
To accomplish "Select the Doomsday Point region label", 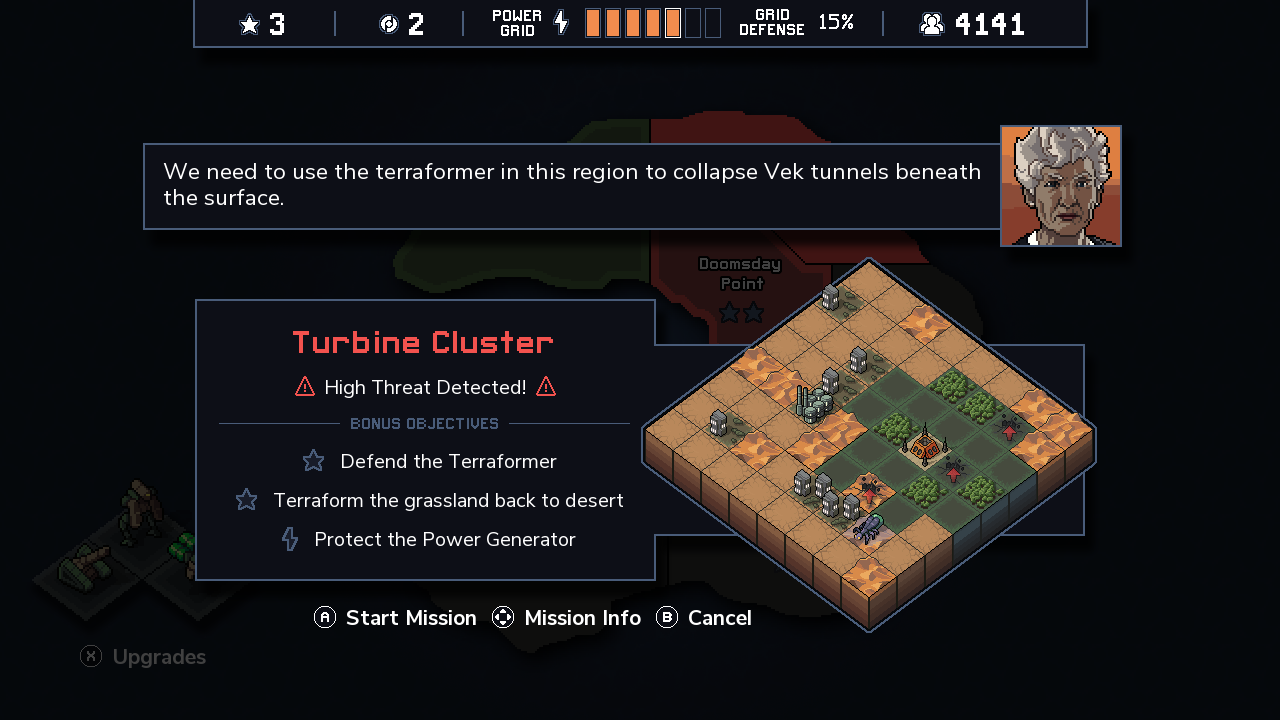I will coord(740,273).
